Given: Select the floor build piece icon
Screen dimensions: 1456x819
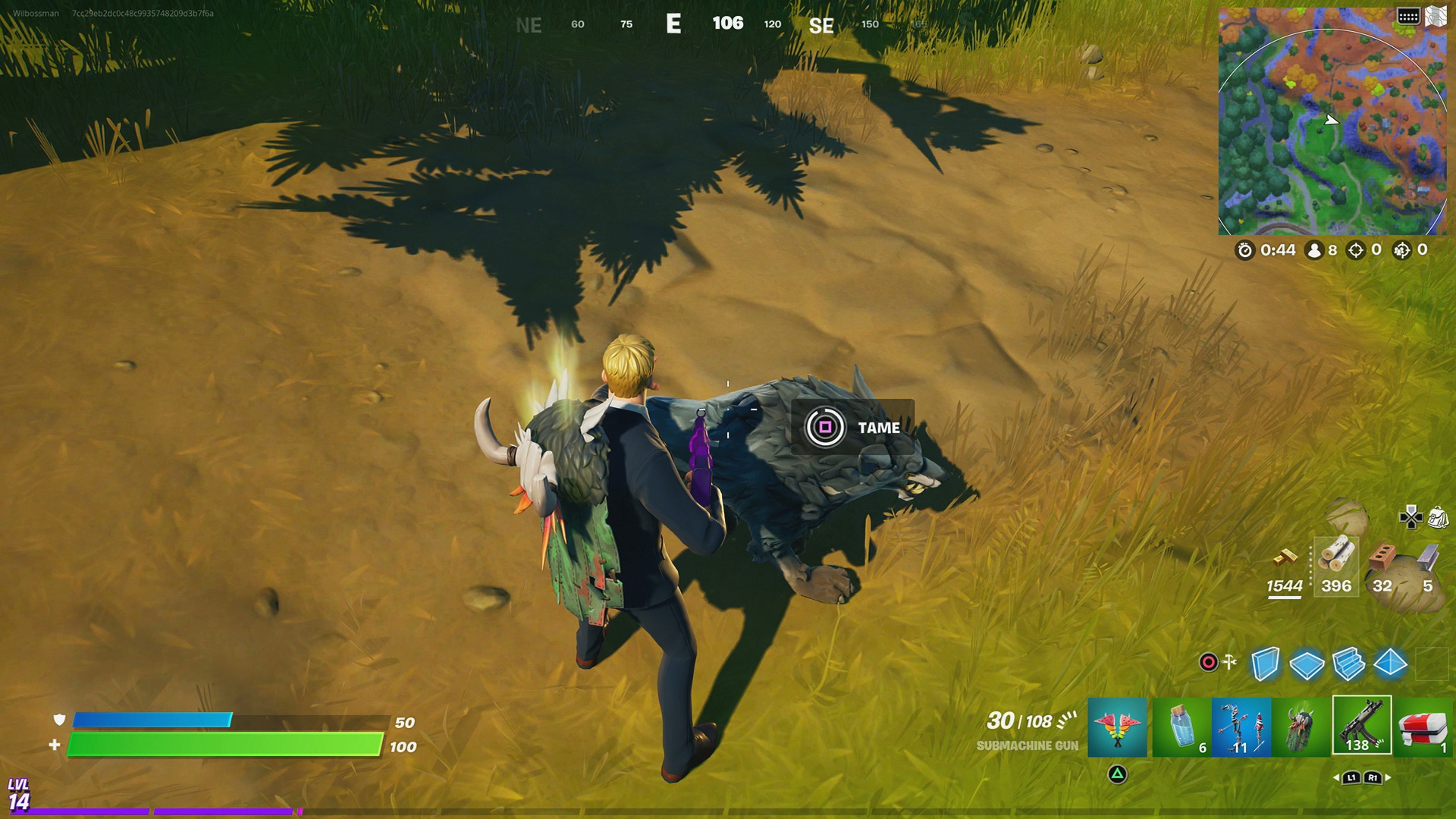Looking at the screenshot, I should pos(1307,664).
